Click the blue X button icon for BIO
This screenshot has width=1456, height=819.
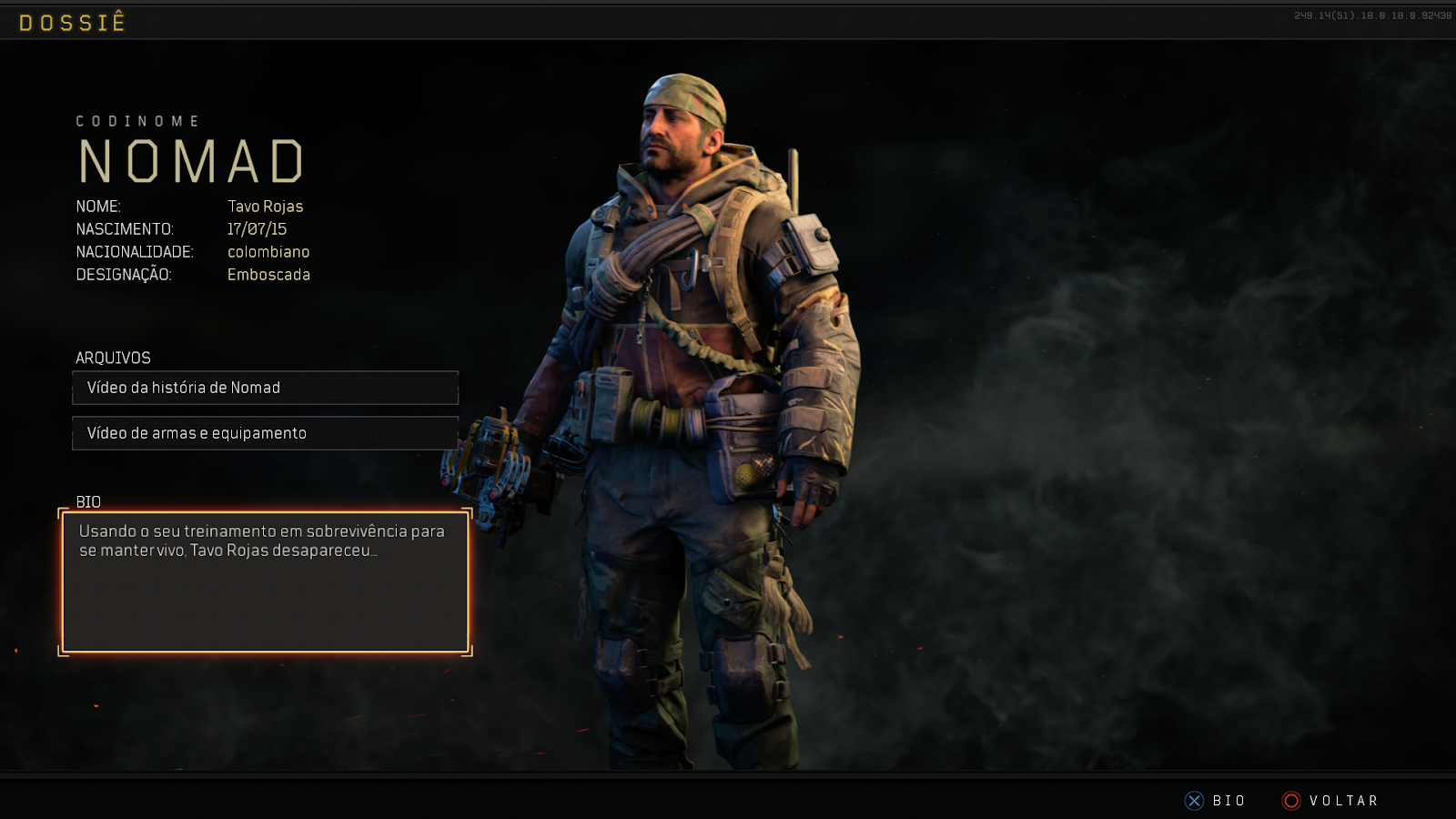pyautogui.click(x=1193, y=801)
